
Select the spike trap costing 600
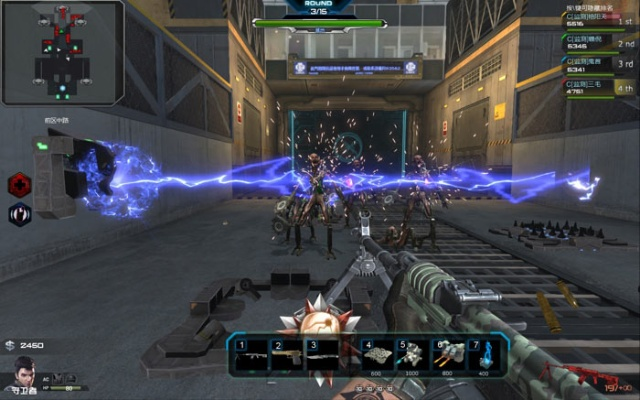coord(378,355)
